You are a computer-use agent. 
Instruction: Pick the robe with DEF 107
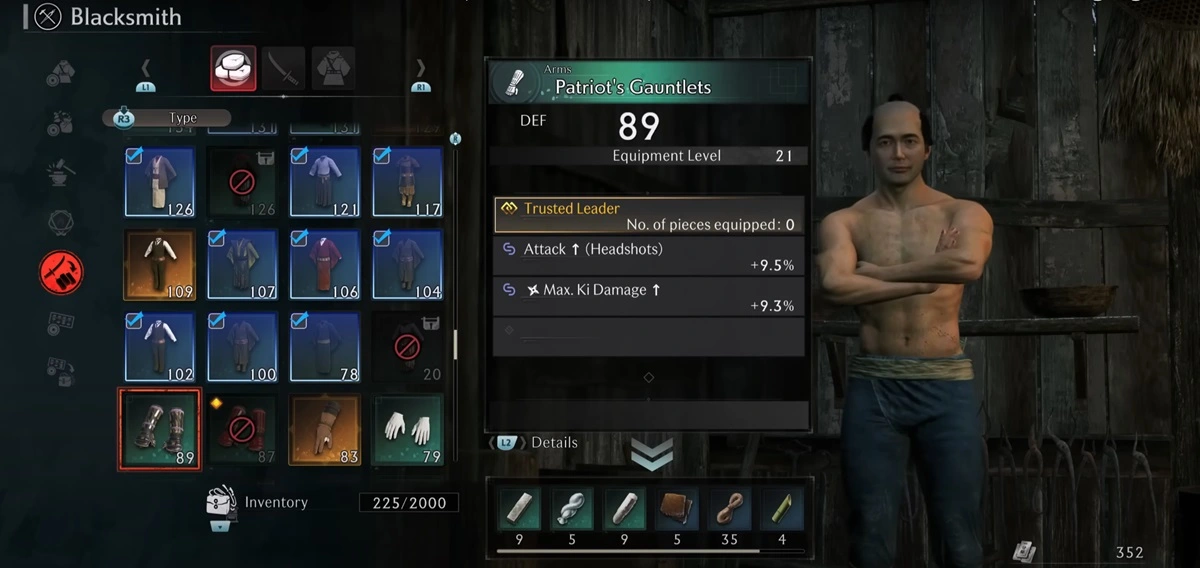pyautogui.click(x=242, y=264)
